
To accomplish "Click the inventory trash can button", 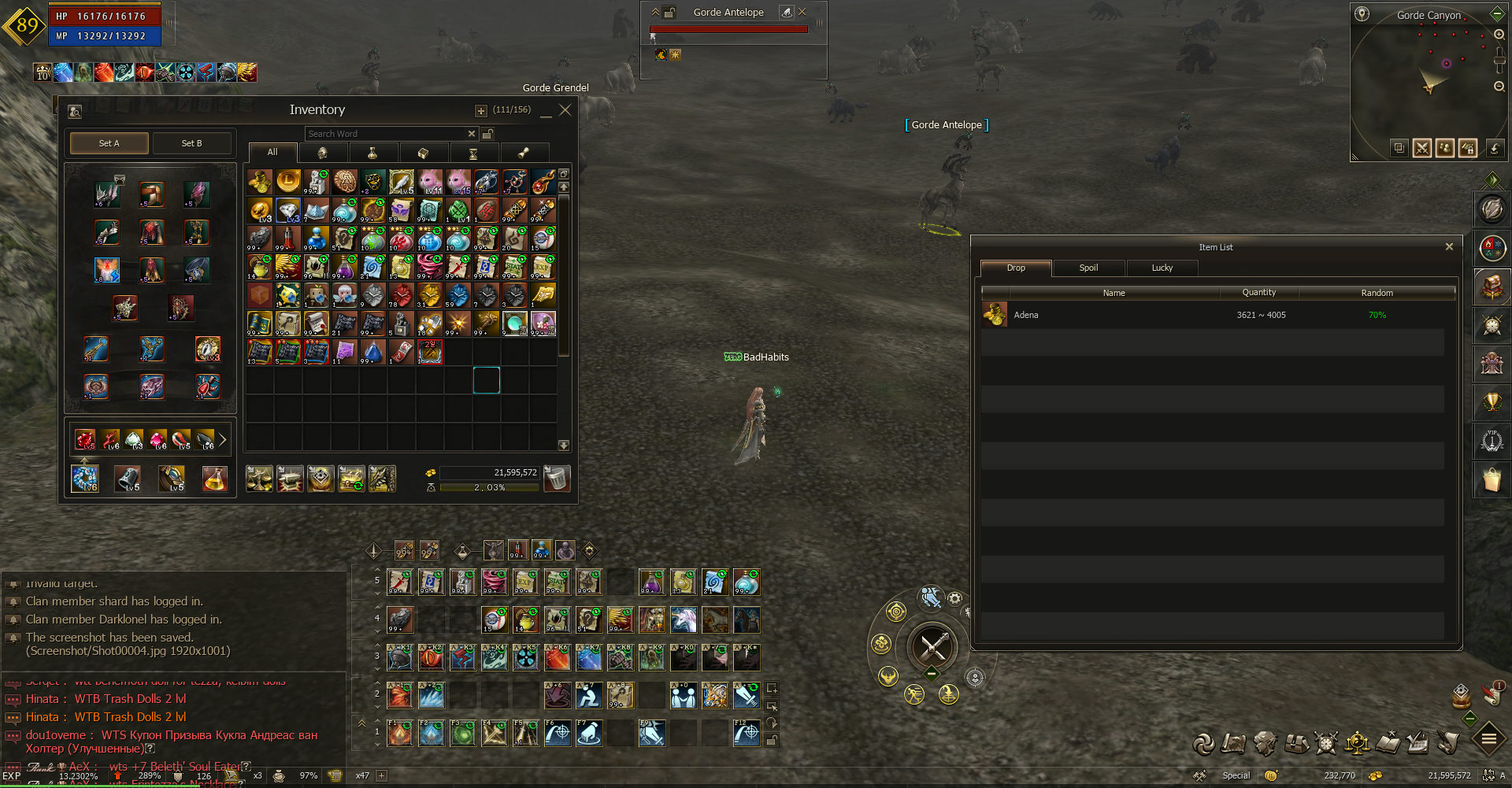I will 557,478.
